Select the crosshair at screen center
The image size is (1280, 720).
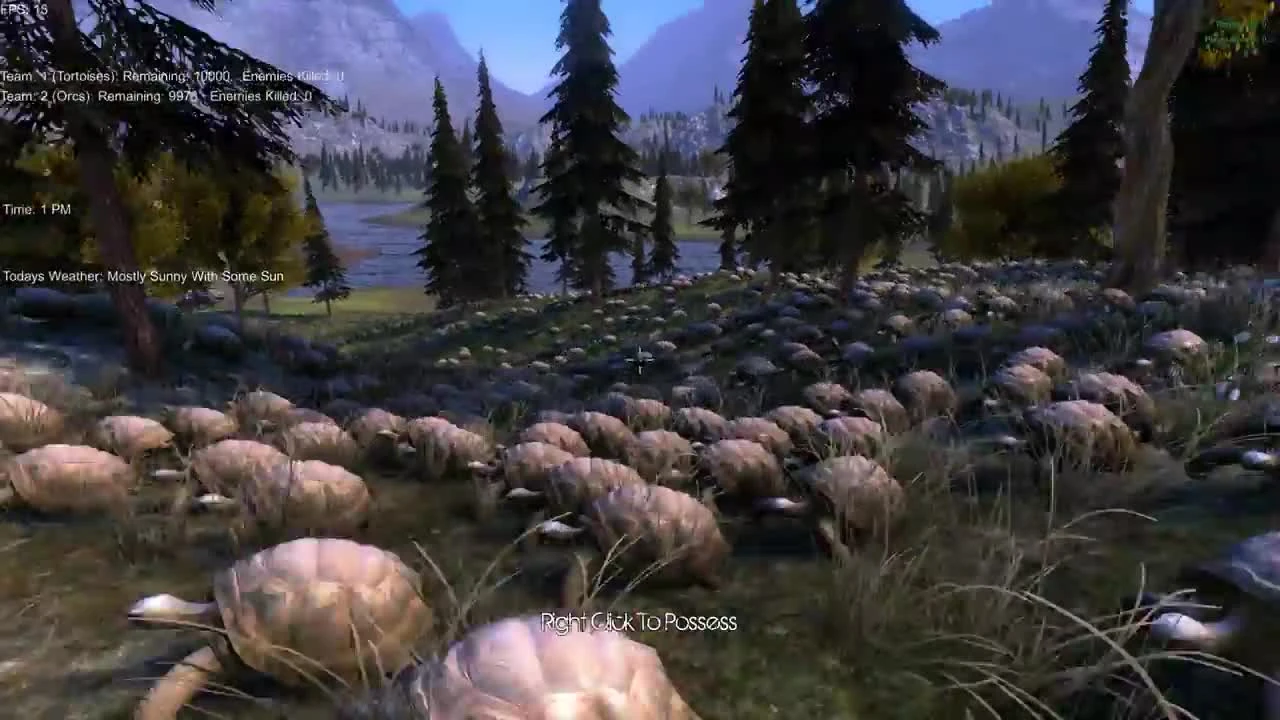coord(640,360)
